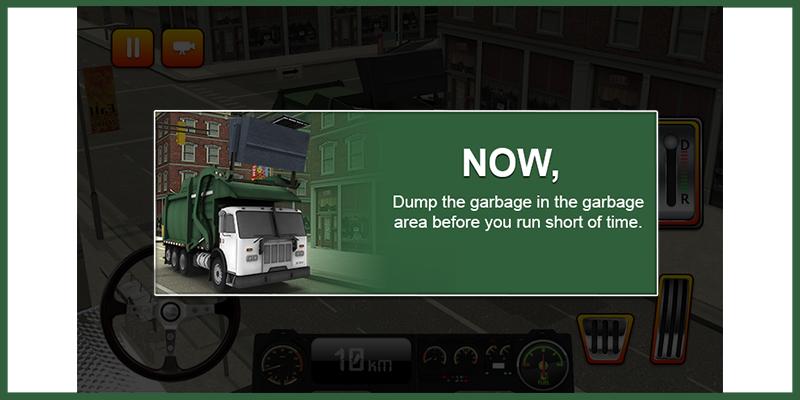800x400 pixels.
Task: Hit the accelerator pedal
Action: coord(671,319)
